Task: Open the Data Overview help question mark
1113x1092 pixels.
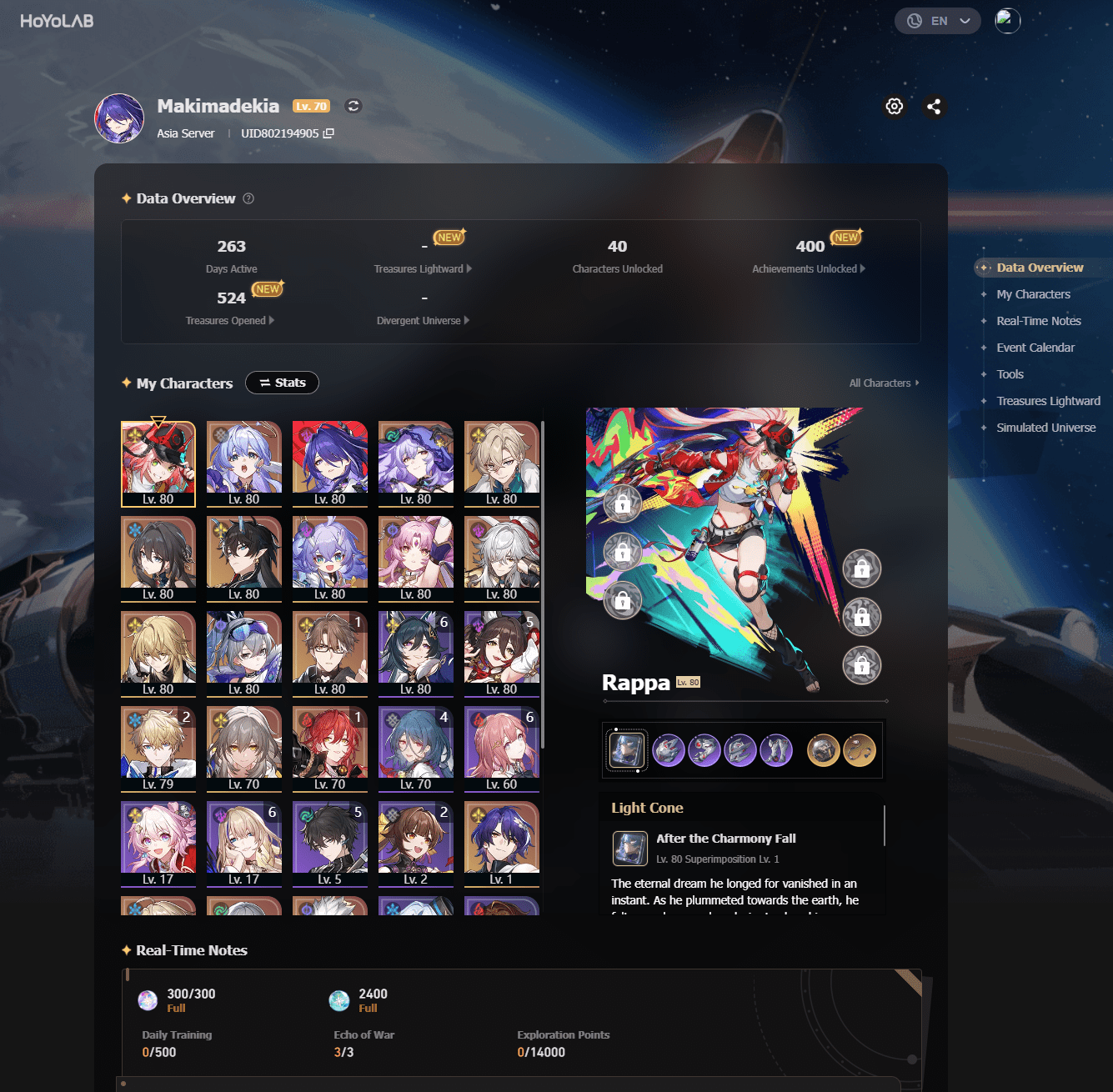Action: [248, 198]
